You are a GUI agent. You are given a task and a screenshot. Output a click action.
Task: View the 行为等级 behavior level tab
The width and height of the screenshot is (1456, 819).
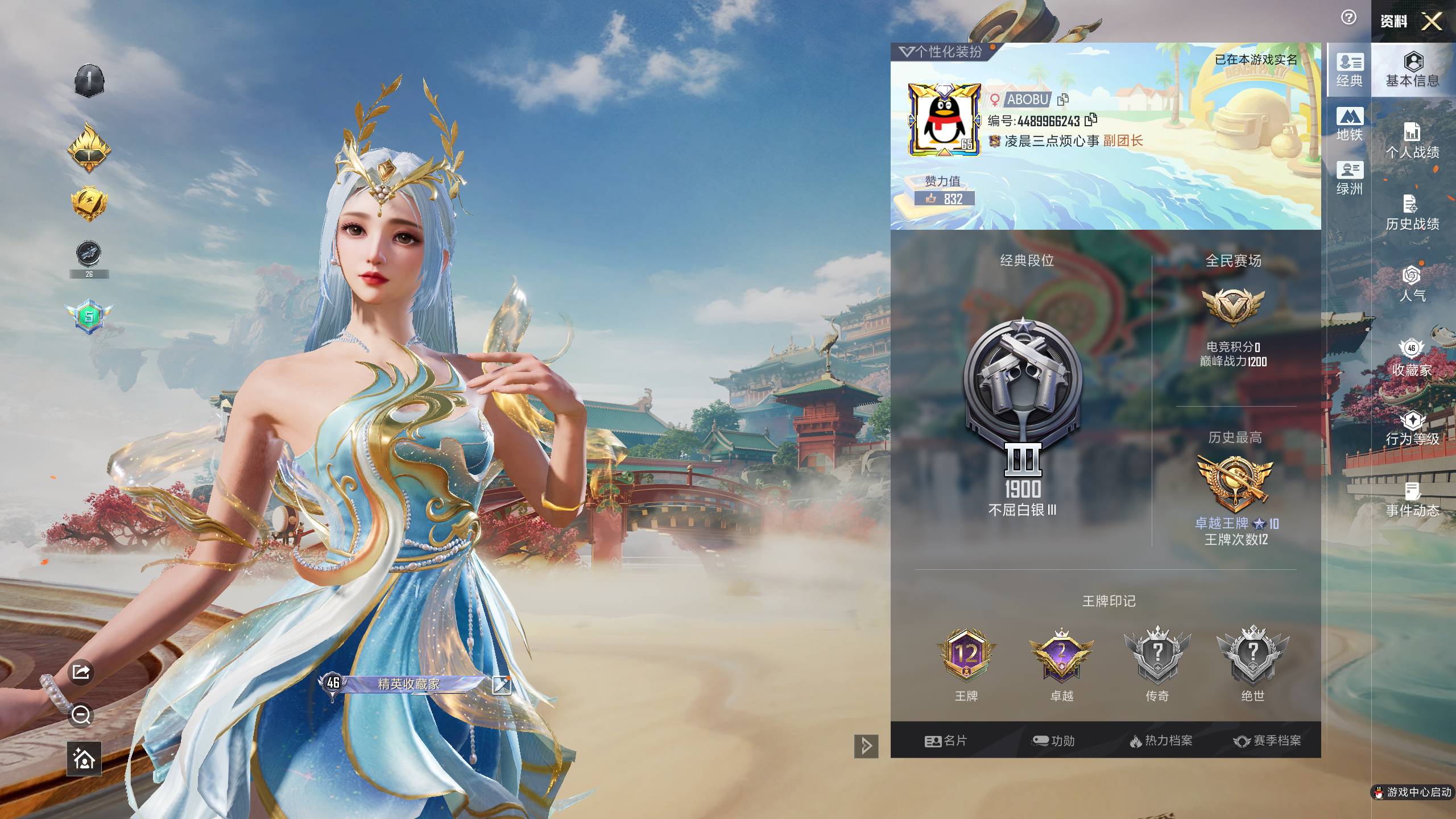pos(1412,428)
